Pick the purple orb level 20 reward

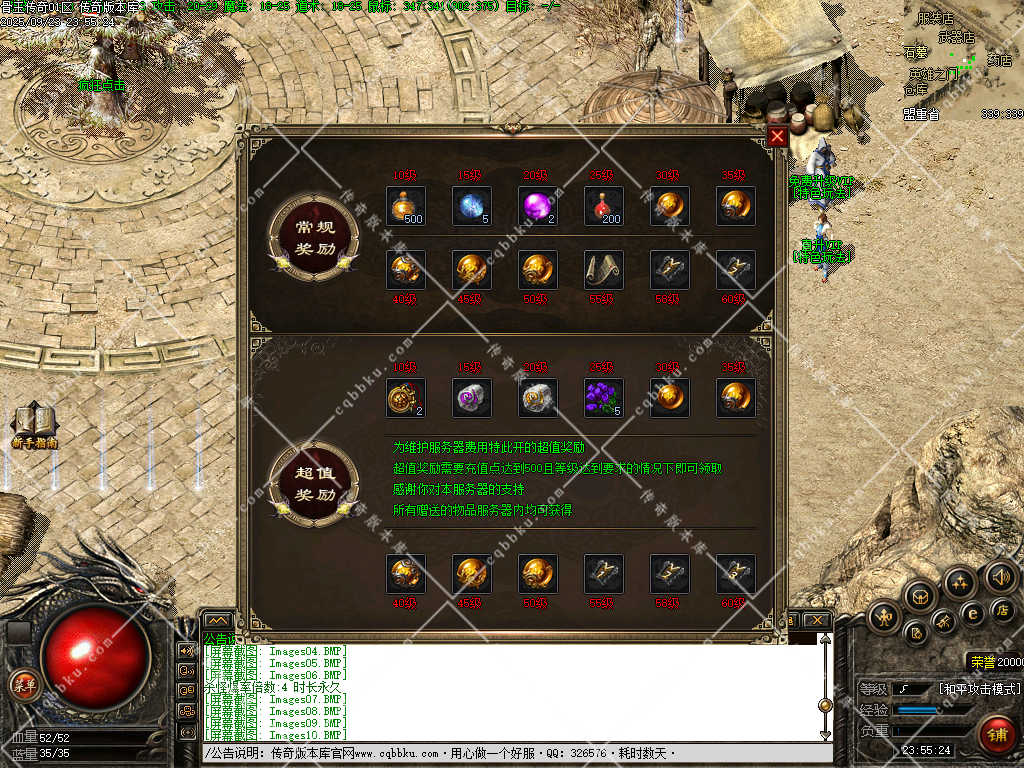[537, 206]
